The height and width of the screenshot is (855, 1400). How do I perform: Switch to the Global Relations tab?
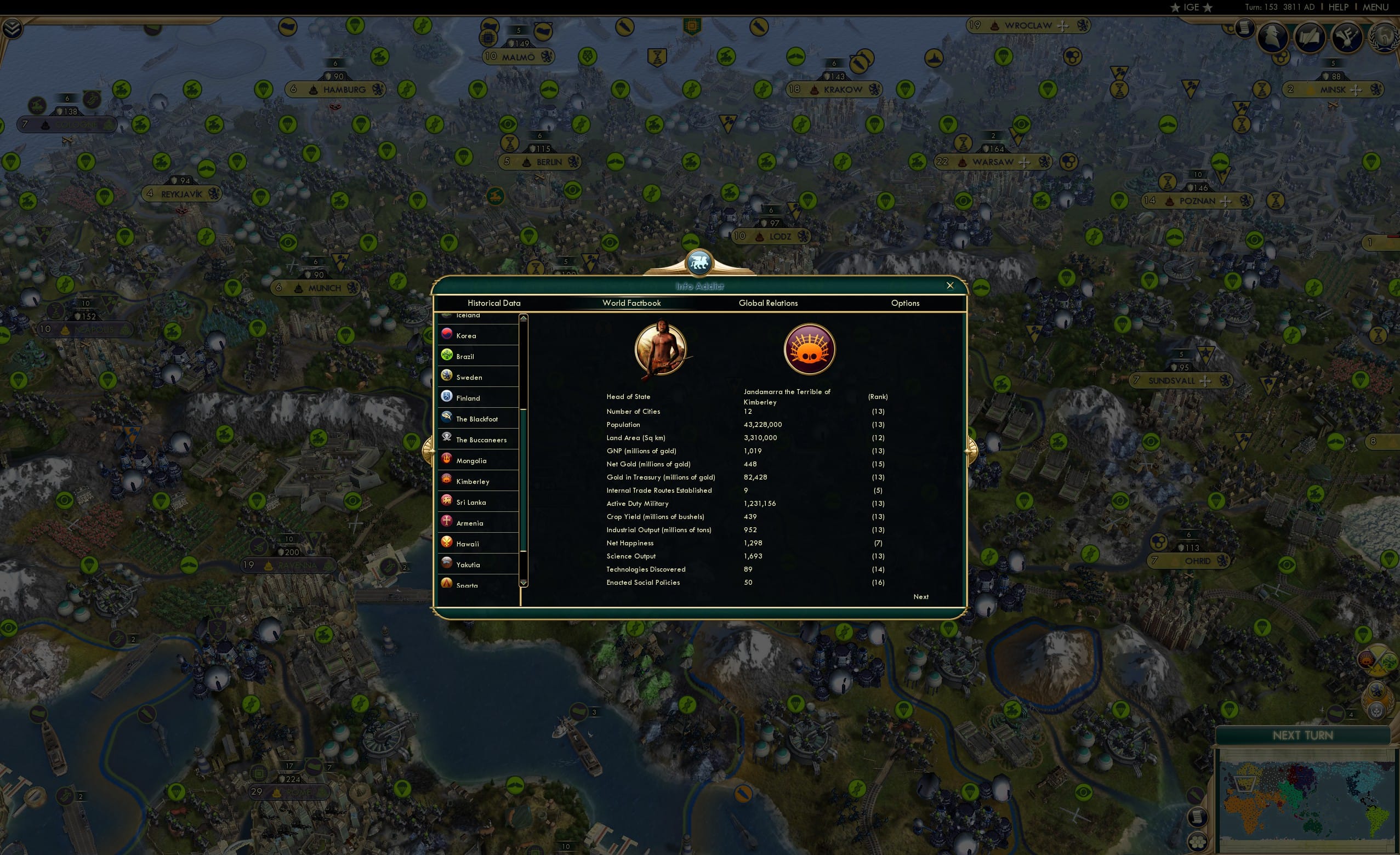point(768,303)
